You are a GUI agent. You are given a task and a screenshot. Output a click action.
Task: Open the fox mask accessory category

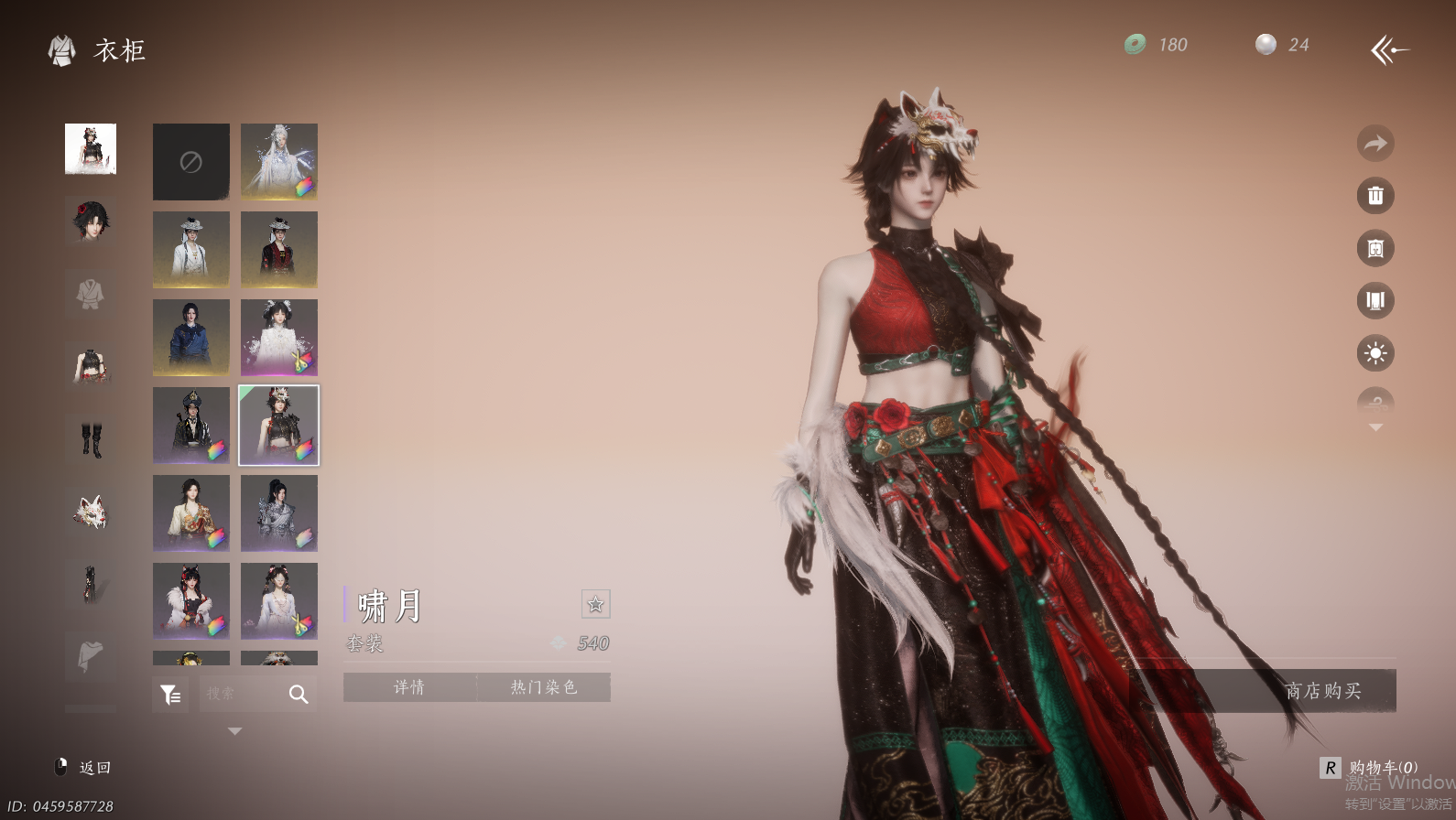(x=91, y=512)
